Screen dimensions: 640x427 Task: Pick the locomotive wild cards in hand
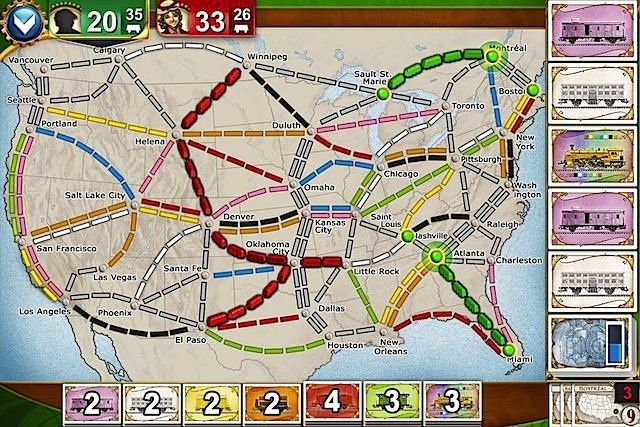pyautogui.click(x=445, y=406)
